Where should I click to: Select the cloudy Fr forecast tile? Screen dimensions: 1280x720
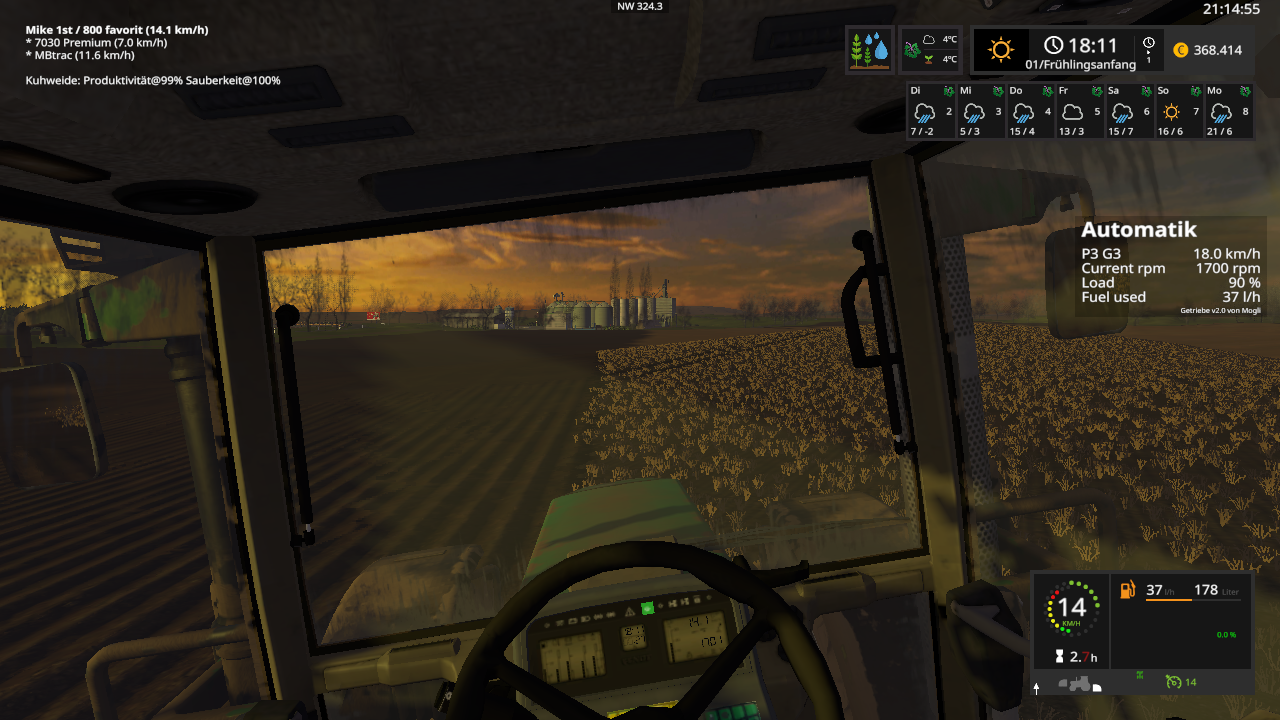1080,111
